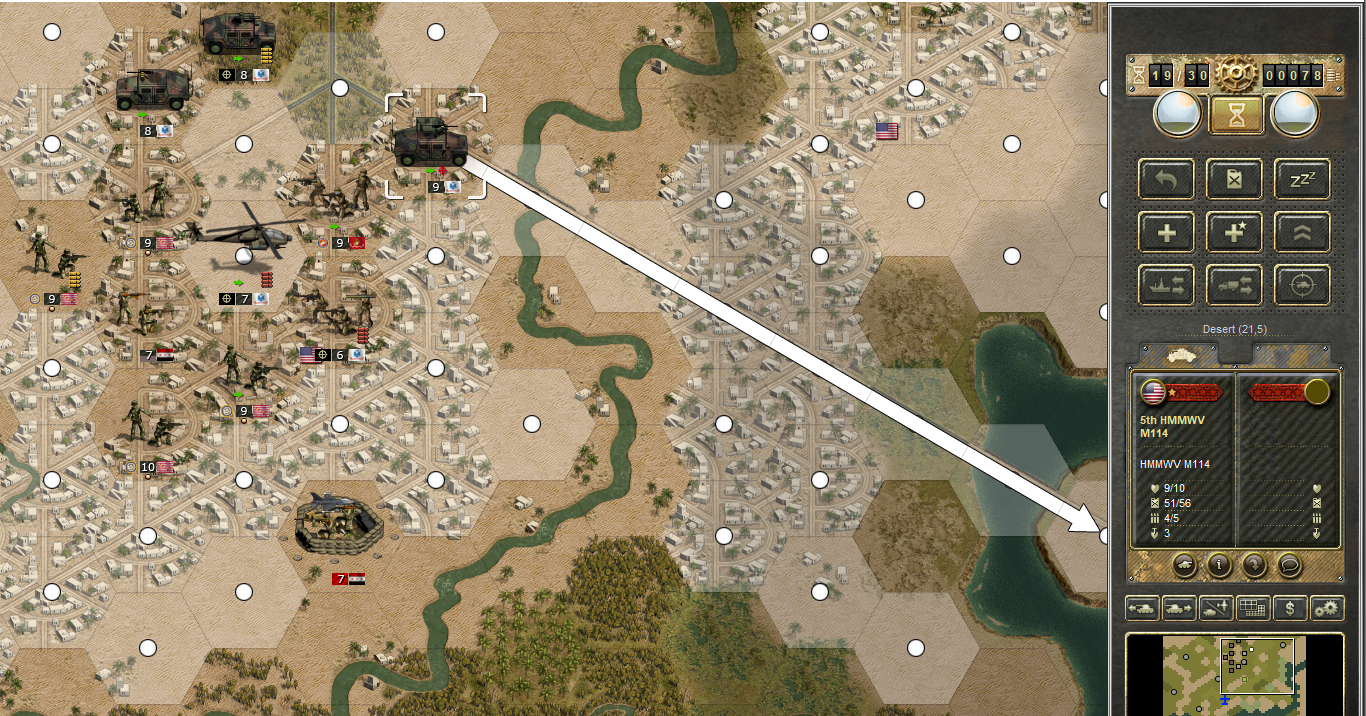Image resolution: width=1366 pixels, height=716 pixels.
Task: Upgrade the unit with the chevrons button
Action: pos(1302,233)
